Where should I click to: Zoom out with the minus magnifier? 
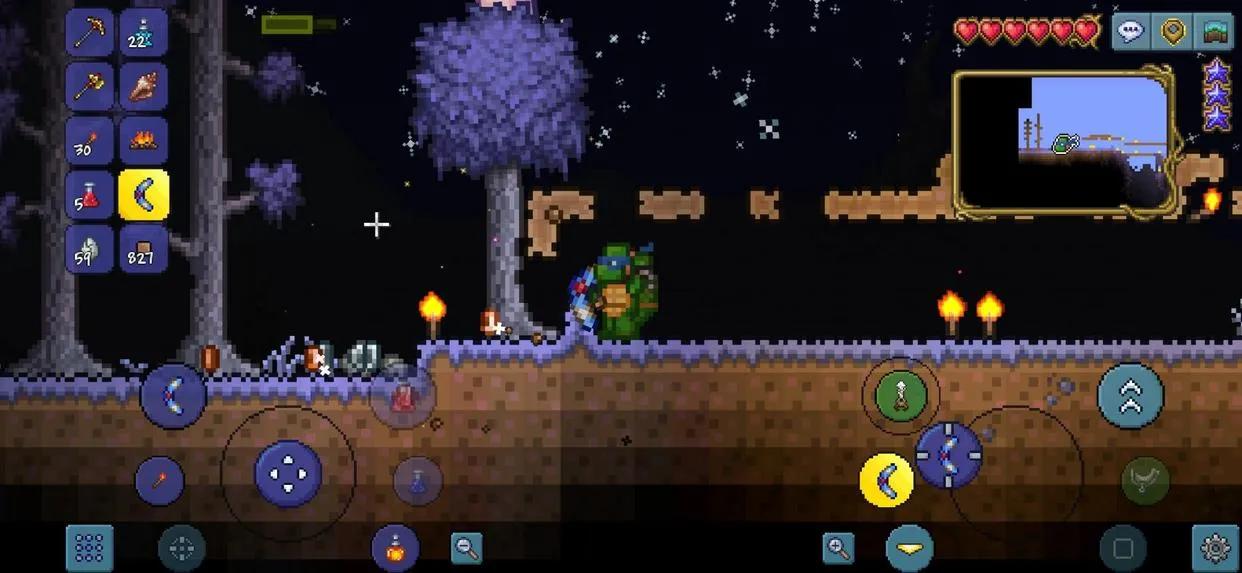tap(466, 547)
